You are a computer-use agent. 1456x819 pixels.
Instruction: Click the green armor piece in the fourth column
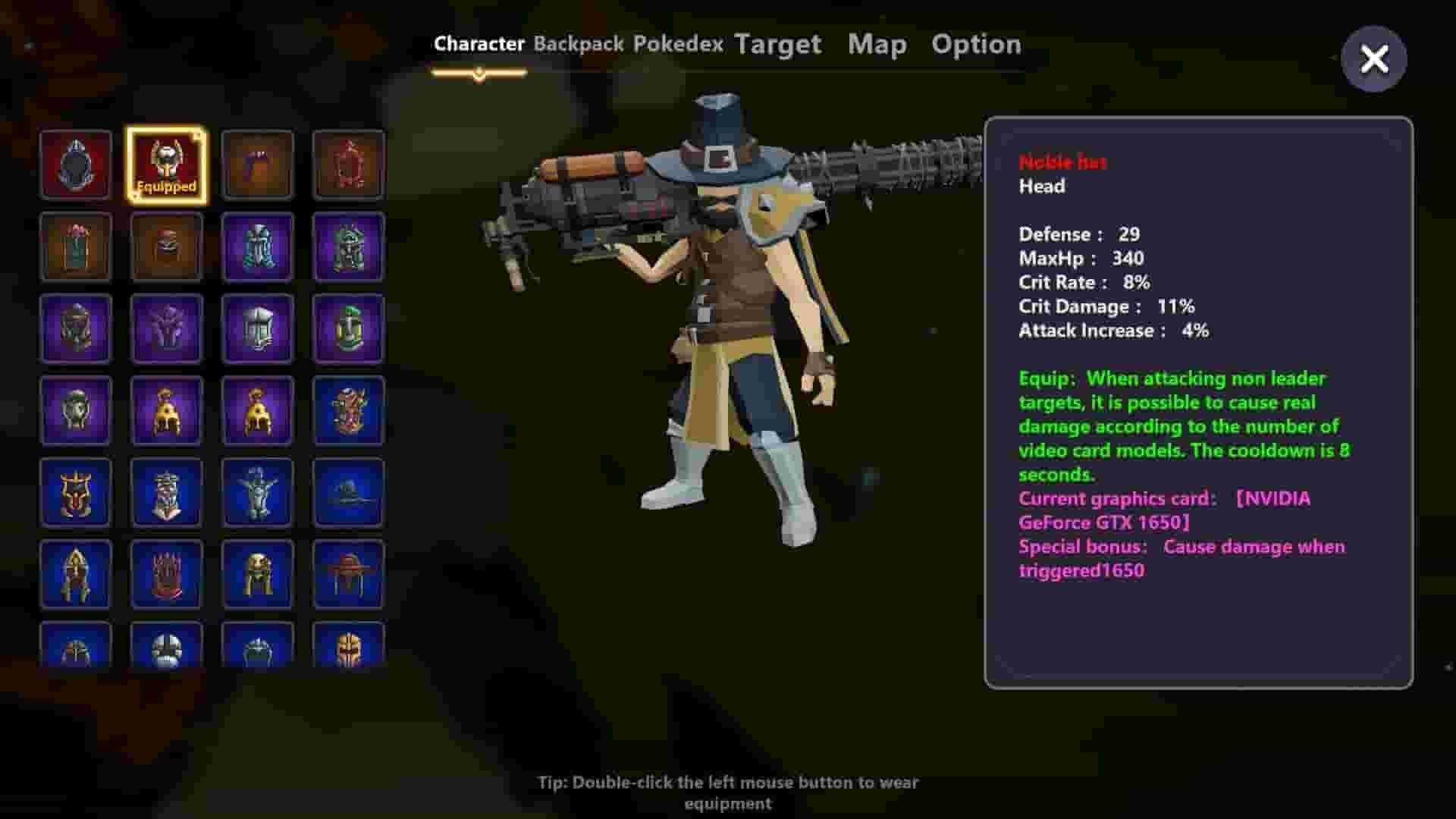348,328
